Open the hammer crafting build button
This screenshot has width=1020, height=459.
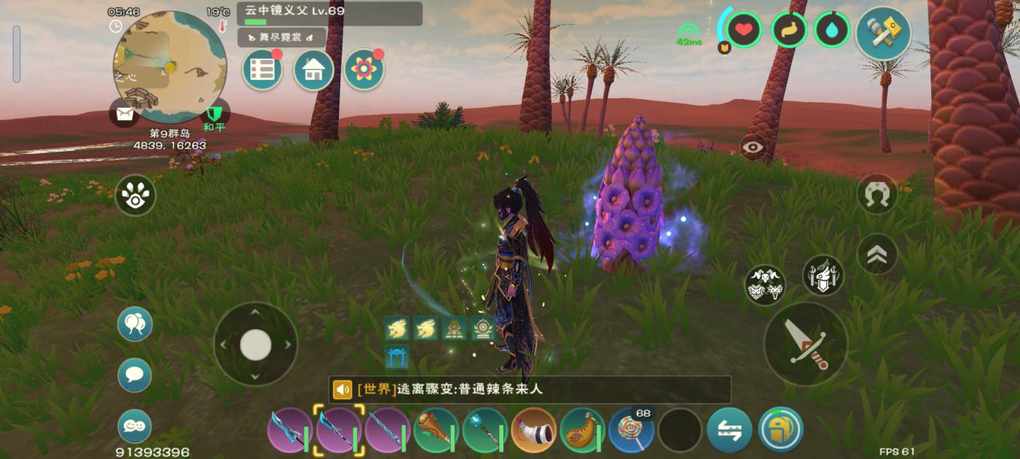(x=883, y=33)
